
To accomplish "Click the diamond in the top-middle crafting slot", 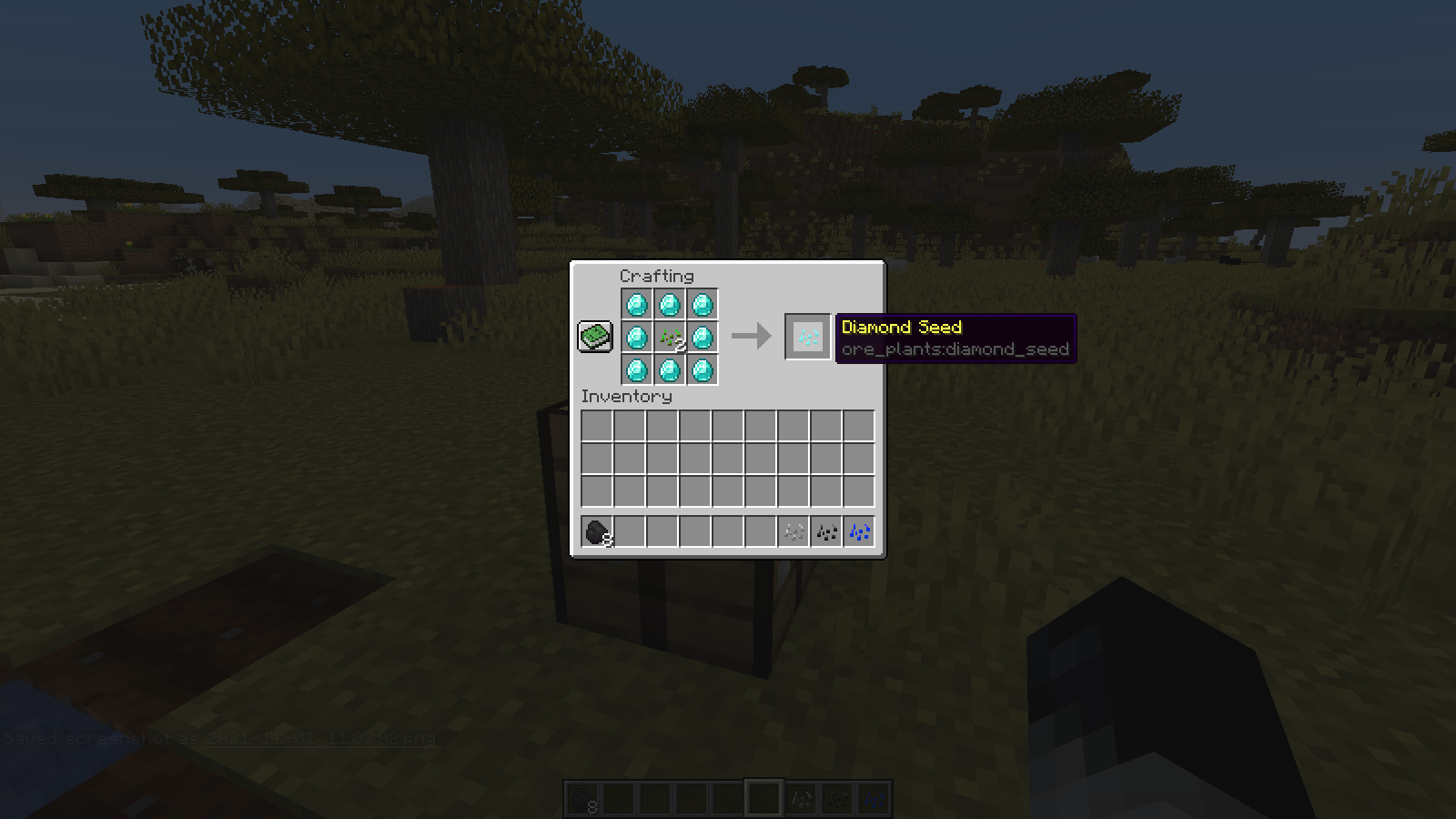I will [x=669, y=305].
